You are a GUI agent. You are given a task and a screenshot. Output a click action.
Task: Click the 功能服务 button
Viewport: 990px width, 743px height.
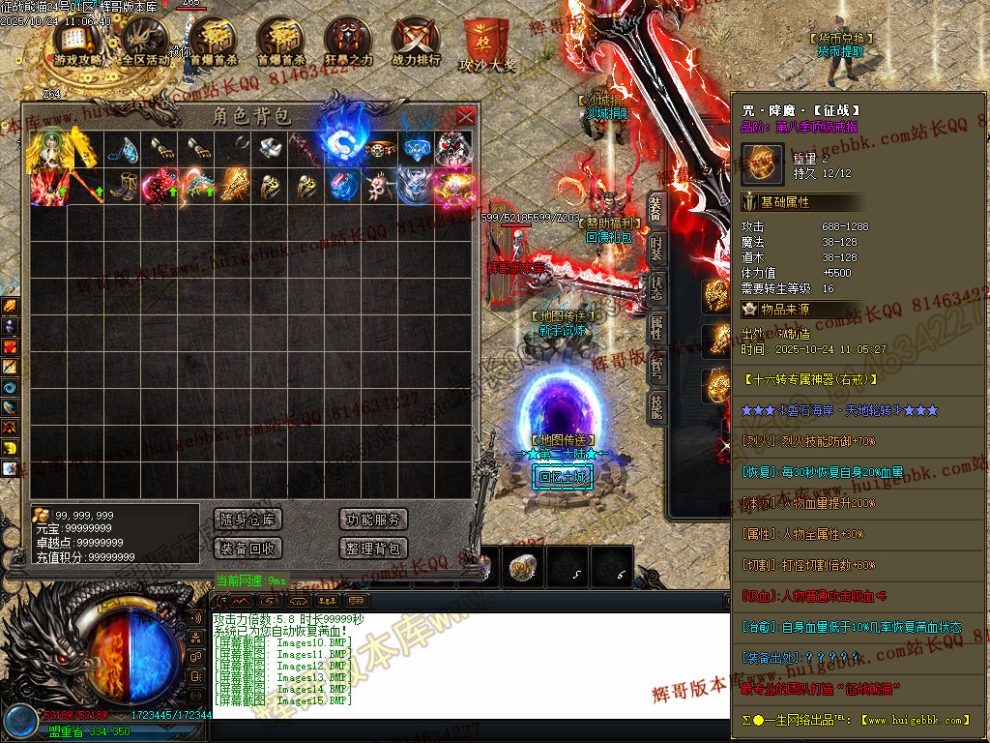tap(373, 519)
